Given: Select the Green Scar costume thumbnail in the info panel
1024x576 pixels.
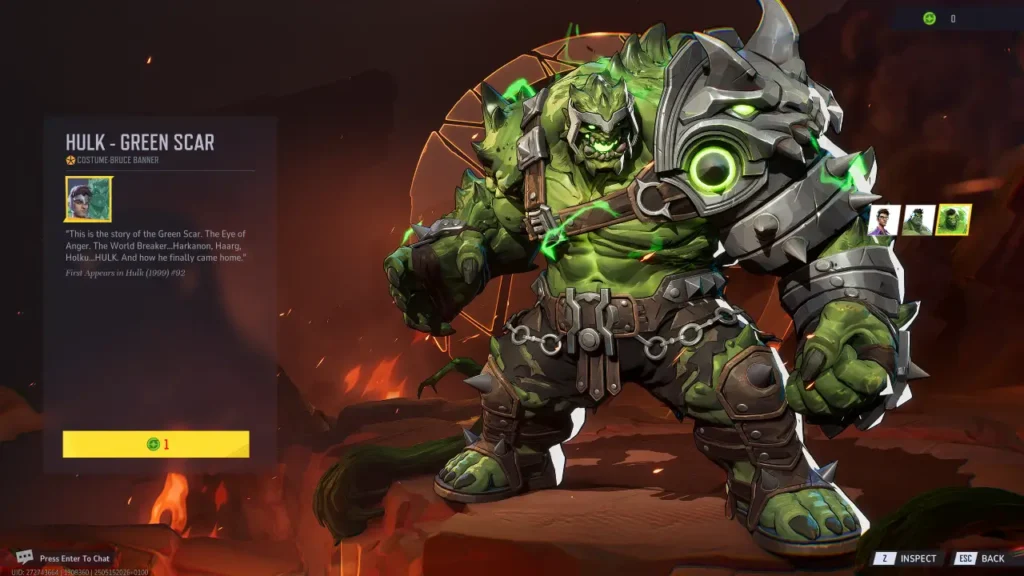Looking at the screenshot, I should pyautogui.click(x=88, y=199).
